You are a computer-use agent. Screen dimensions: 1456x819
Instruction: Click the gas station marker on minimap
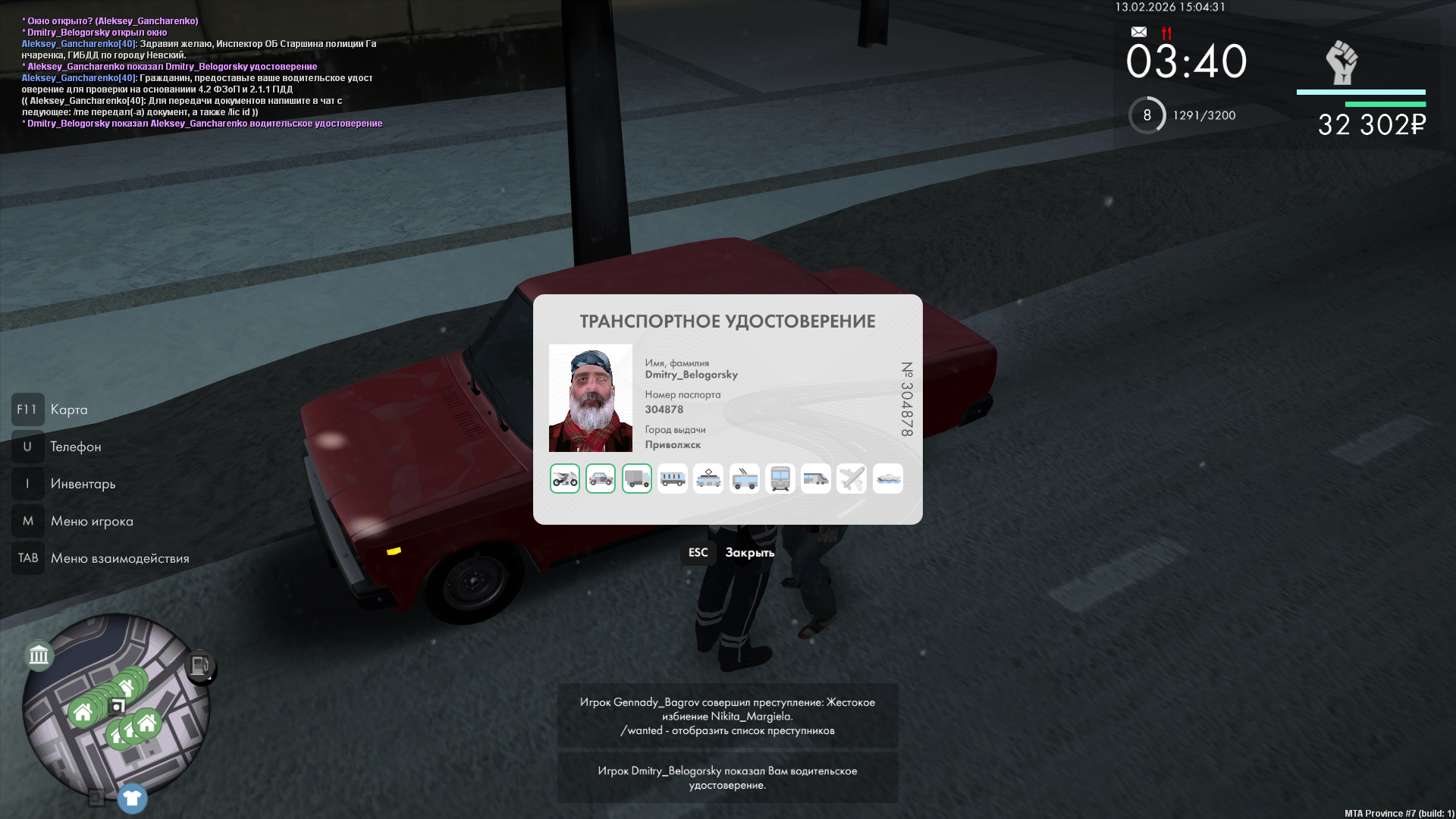tap(200, 667)
